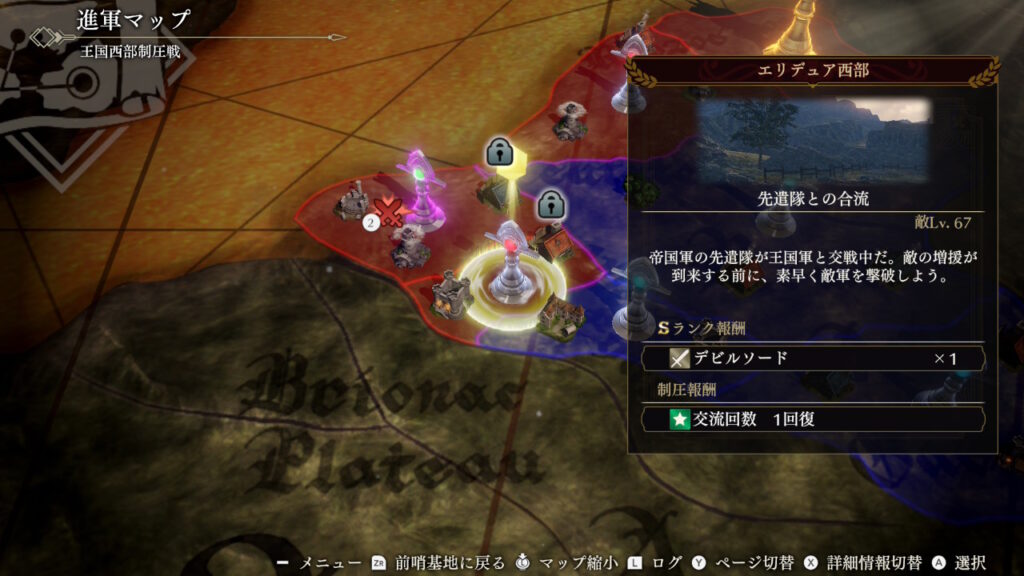1024x576 pixels.
Task: Choose the manor building below the selected piece
Action: click(x=561, y=316)
